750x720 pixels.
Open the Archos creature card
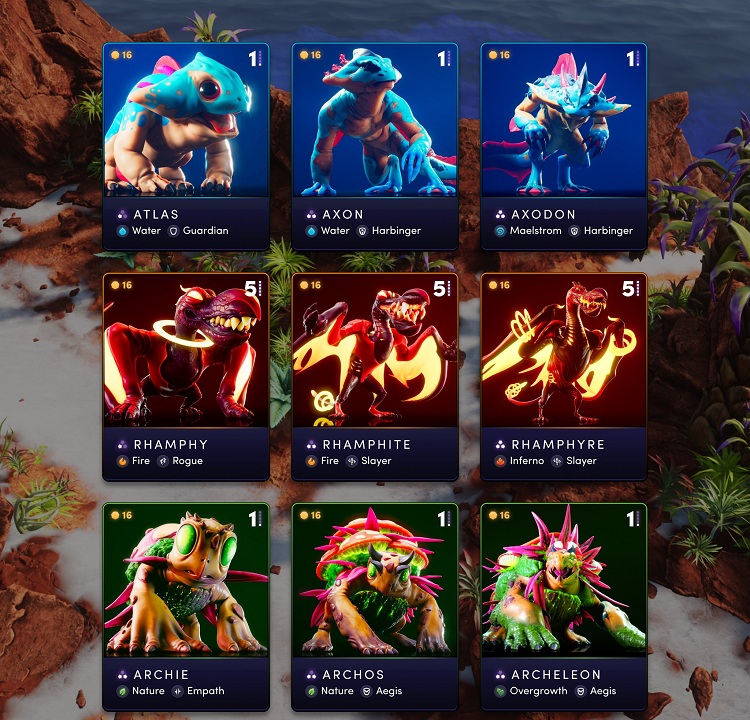pyautogui.click(x=375, y=606)
